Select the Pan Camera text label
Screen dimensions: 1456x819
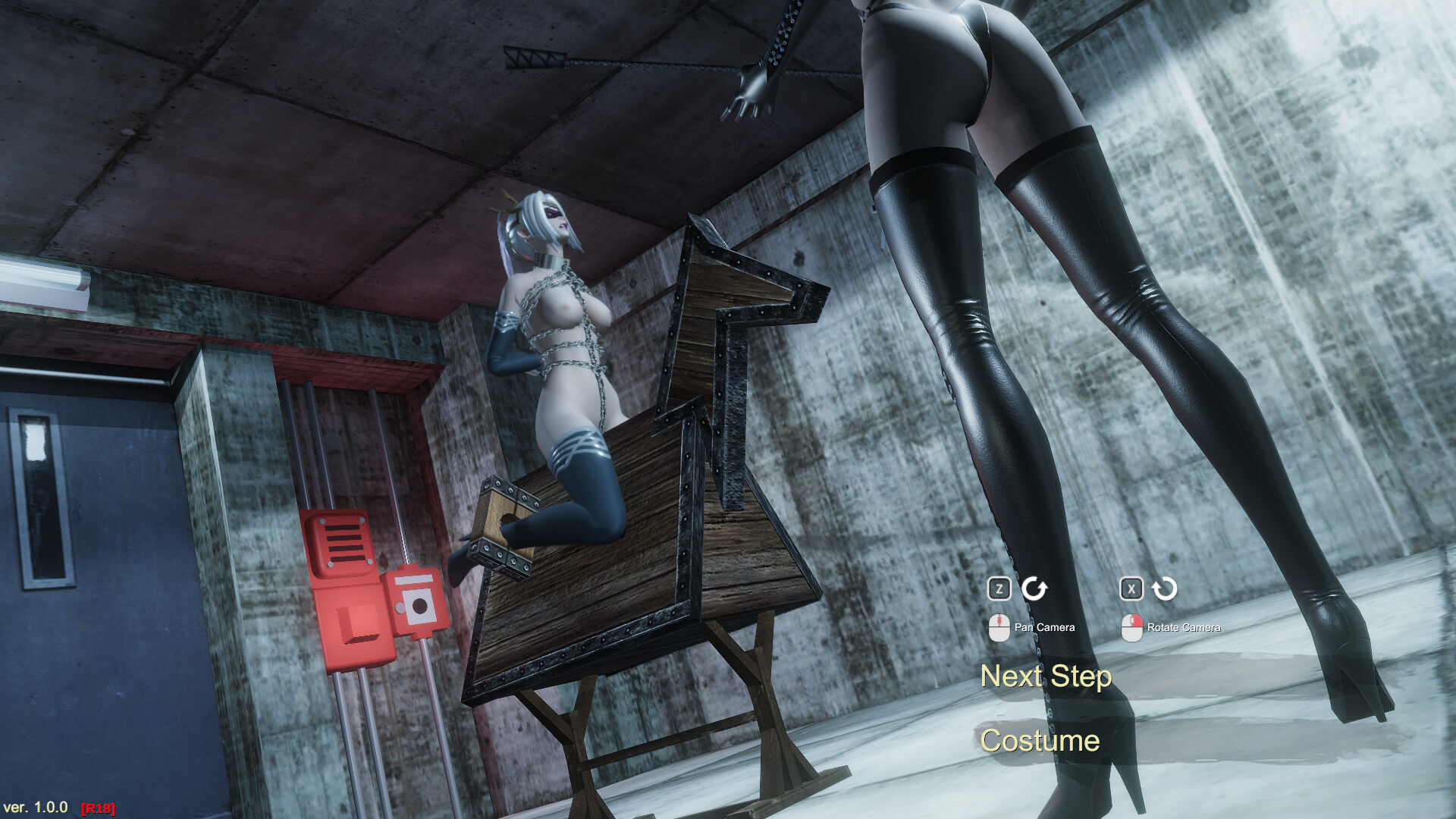1044,628
